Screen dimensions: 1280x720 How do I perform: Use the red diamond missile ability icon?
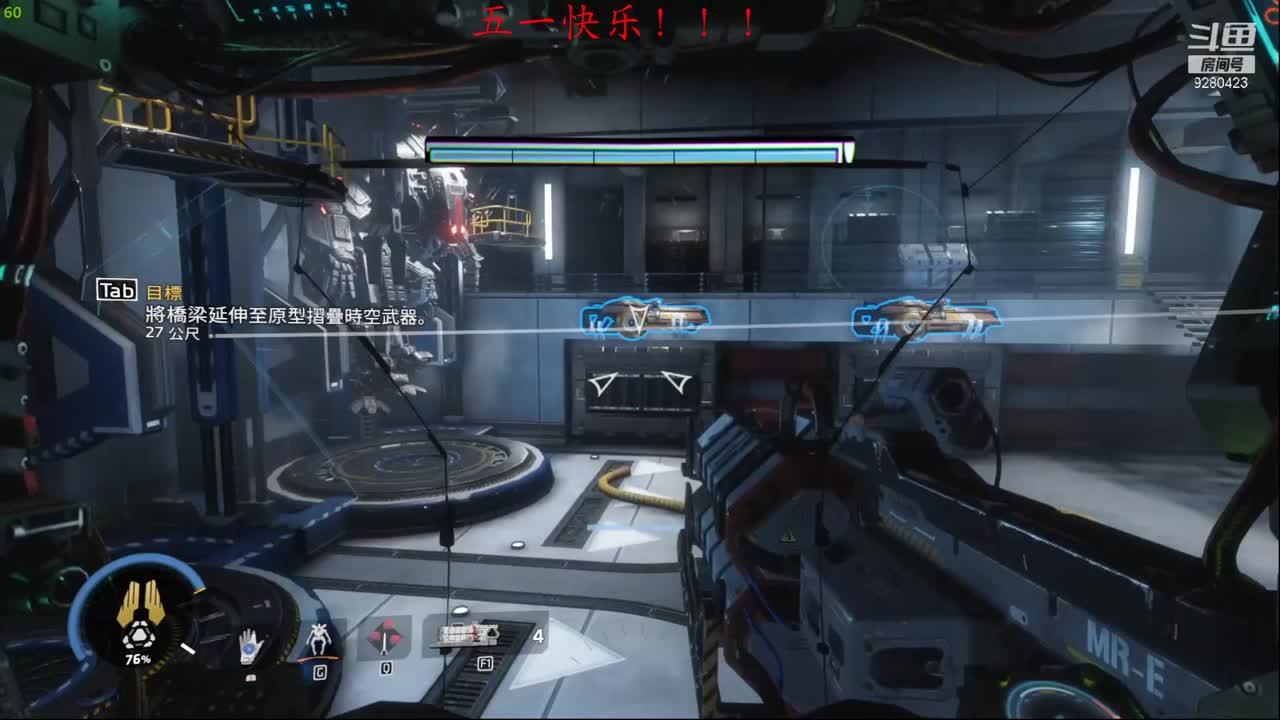385,637
